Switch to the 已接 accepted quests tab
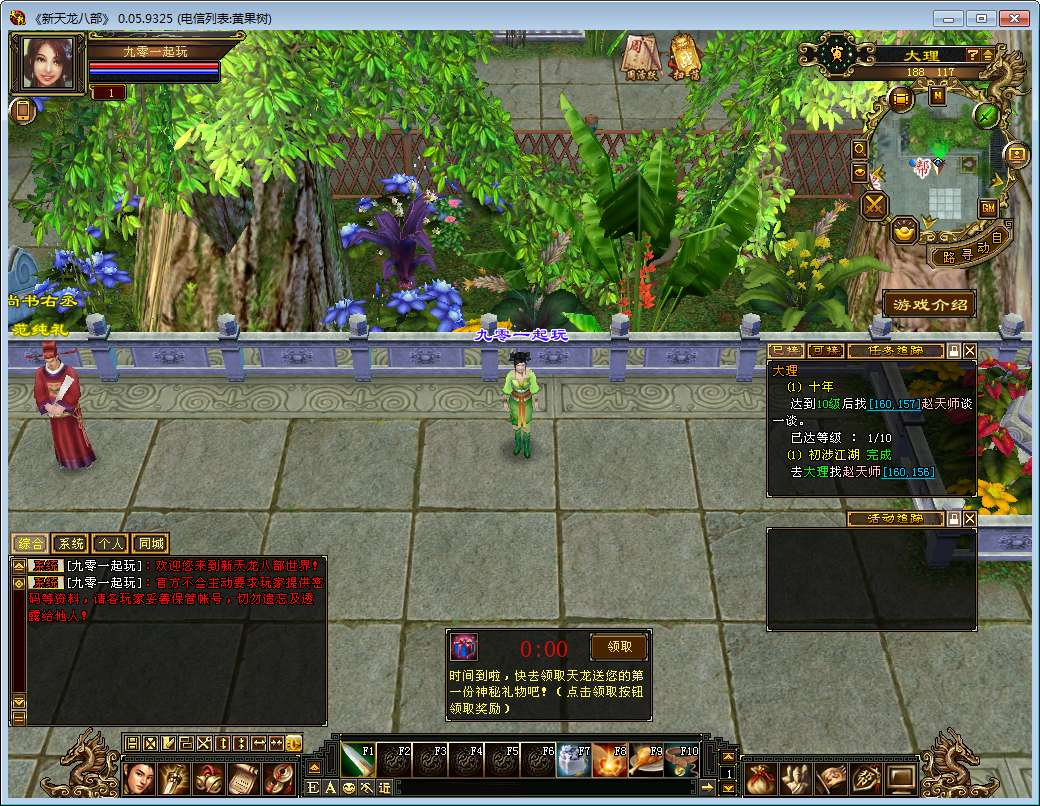The image size is (1040, 806). (x=786, y=351)
